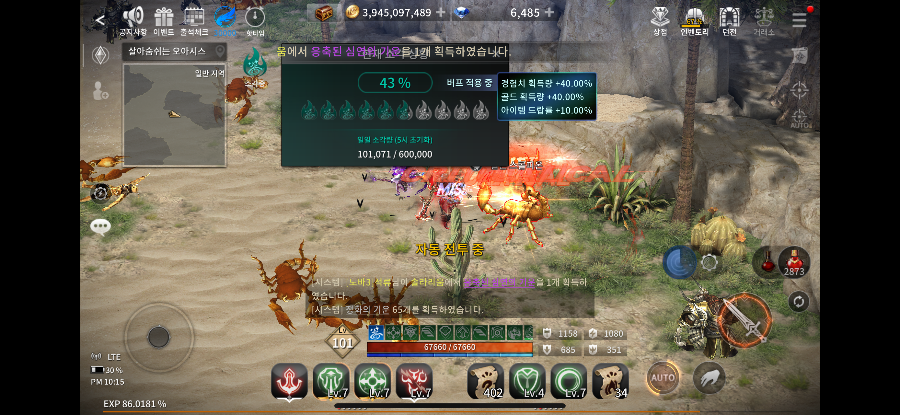Open the treasure chest icon
900x415 pixels.
point(324,13)
